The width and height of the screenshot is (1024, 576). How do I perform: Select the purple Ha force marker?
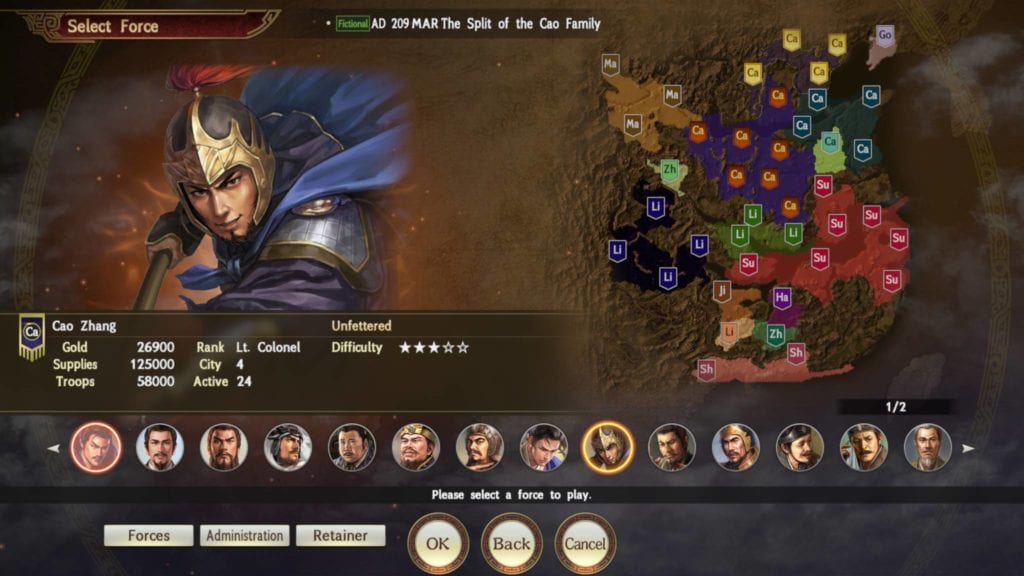click(782, 297)
